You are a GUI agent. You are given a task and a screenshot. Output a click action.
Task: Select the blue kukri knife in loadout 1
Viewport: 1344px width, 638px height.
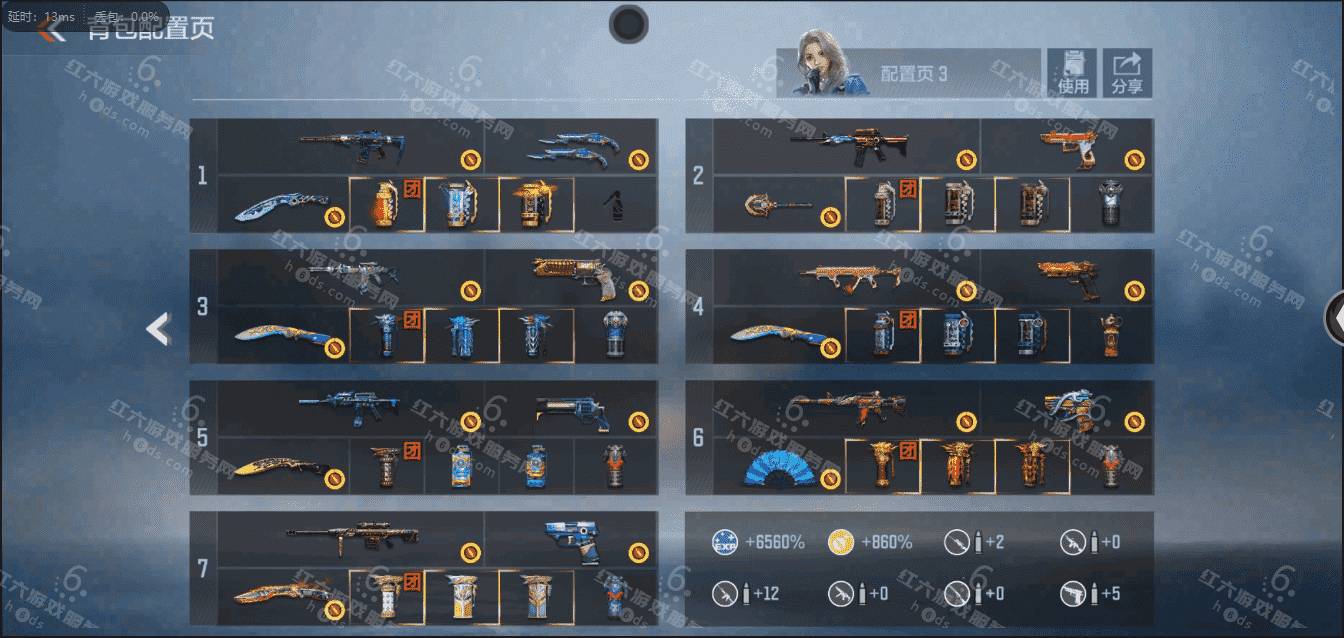pos(282,205)
